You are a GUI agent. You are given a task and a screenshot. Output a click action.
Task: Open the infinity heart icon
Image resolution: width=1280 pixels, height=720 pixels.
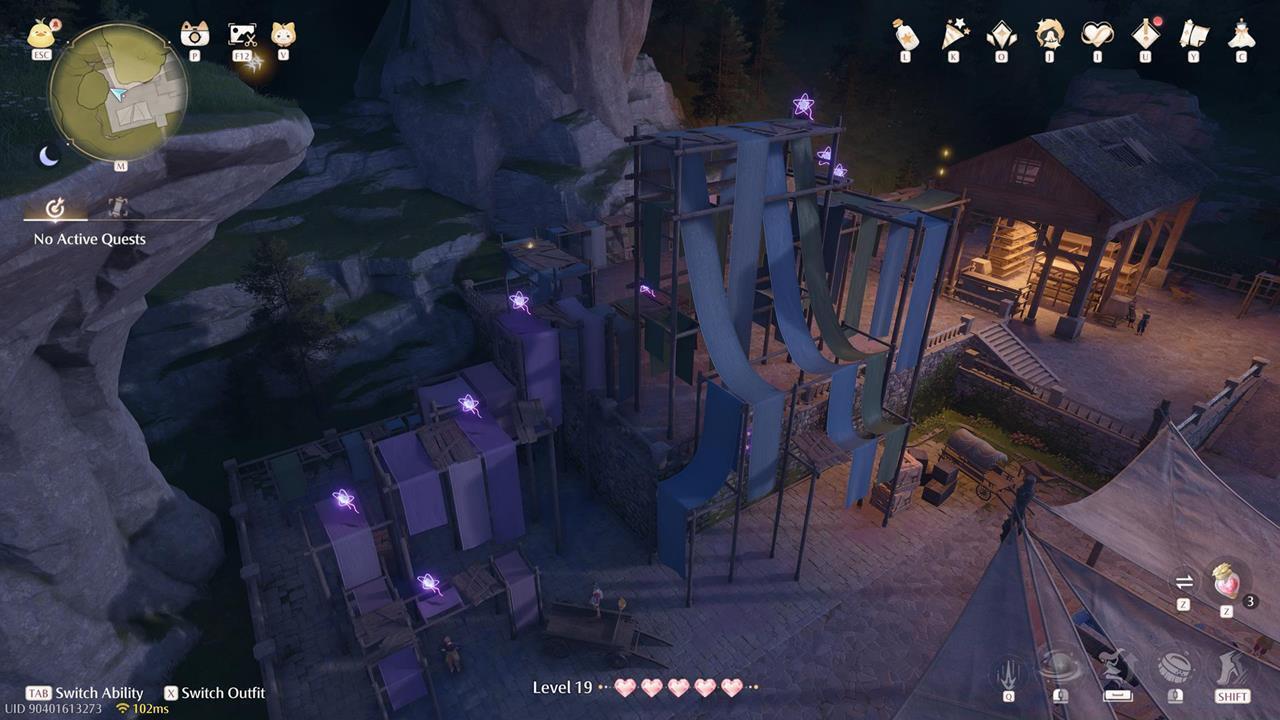[x=1097, y=35]
